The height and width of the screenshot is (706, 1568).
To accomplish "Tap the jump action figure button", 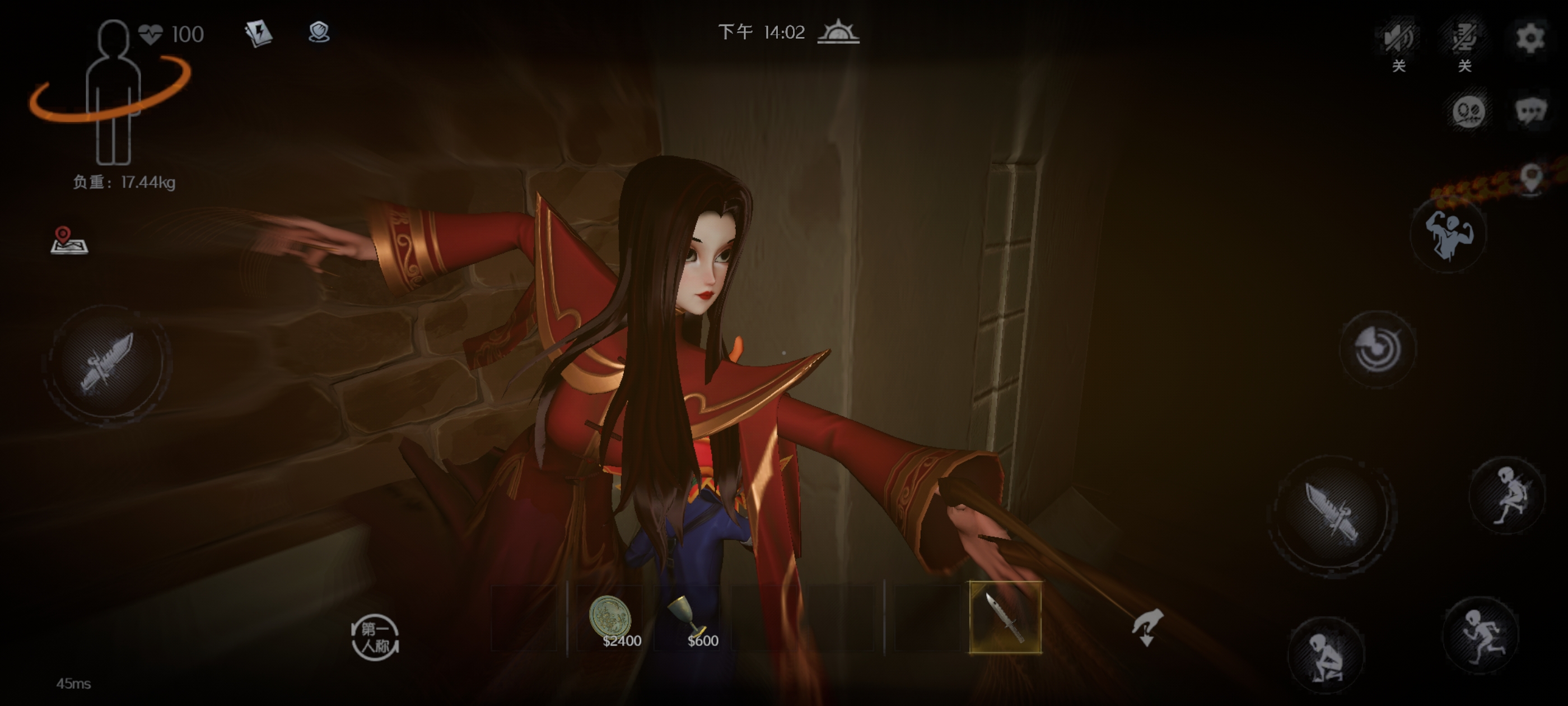I will [x=1508, y=495].
